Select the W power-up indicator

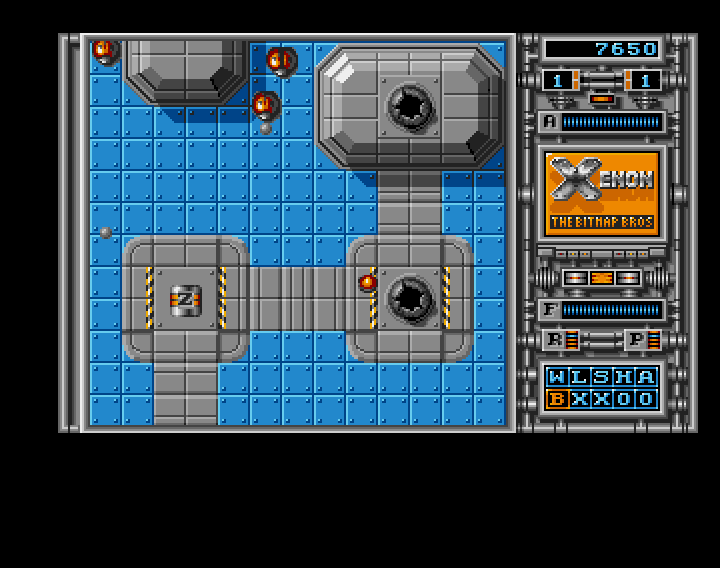click(558, 377)
